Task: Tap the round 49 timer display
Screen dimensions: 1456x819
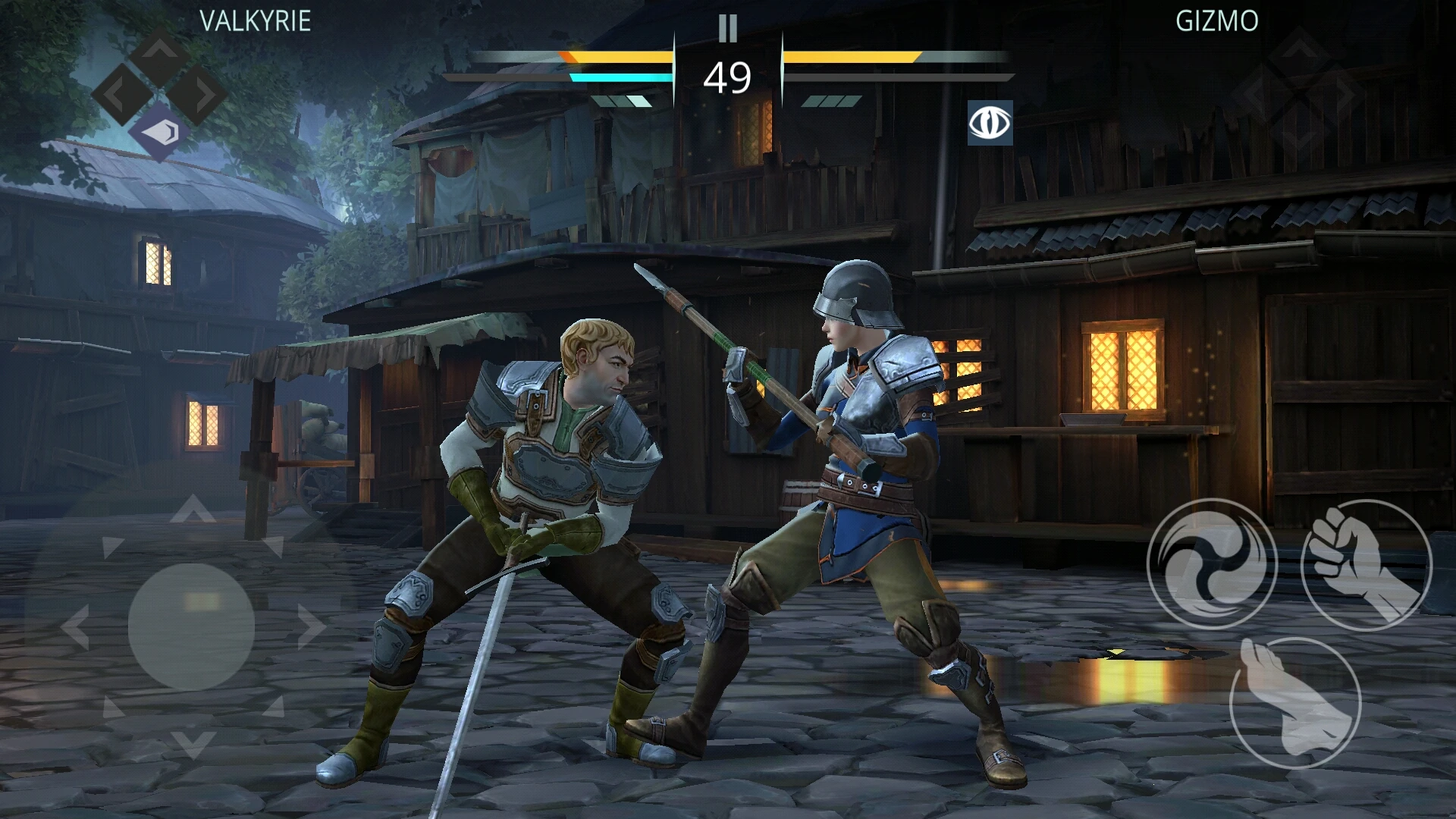Action: tap(728, 76)
